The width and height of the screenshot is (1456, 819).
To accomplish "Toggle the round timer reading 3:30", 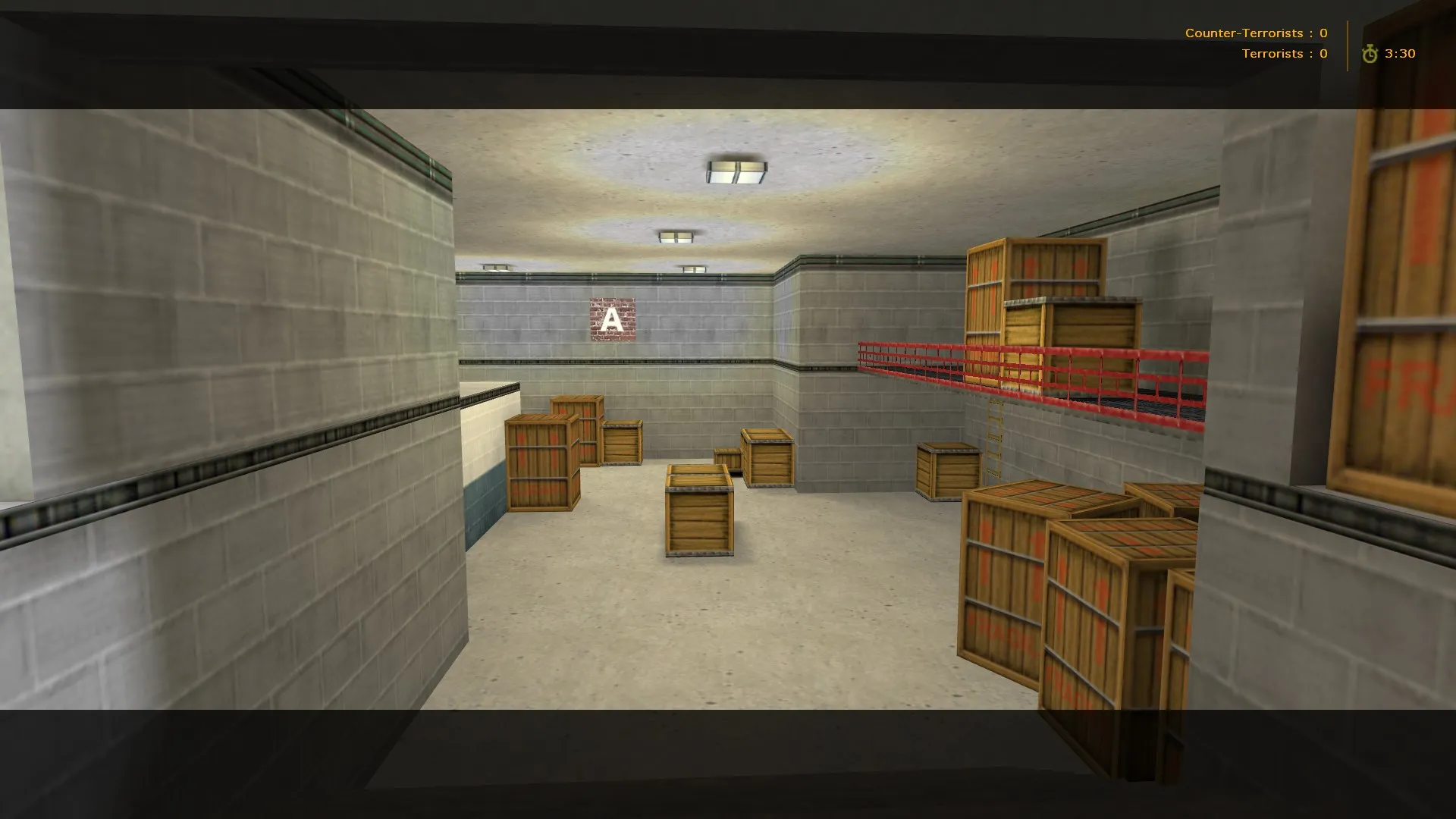I will tap(1399, 53).
